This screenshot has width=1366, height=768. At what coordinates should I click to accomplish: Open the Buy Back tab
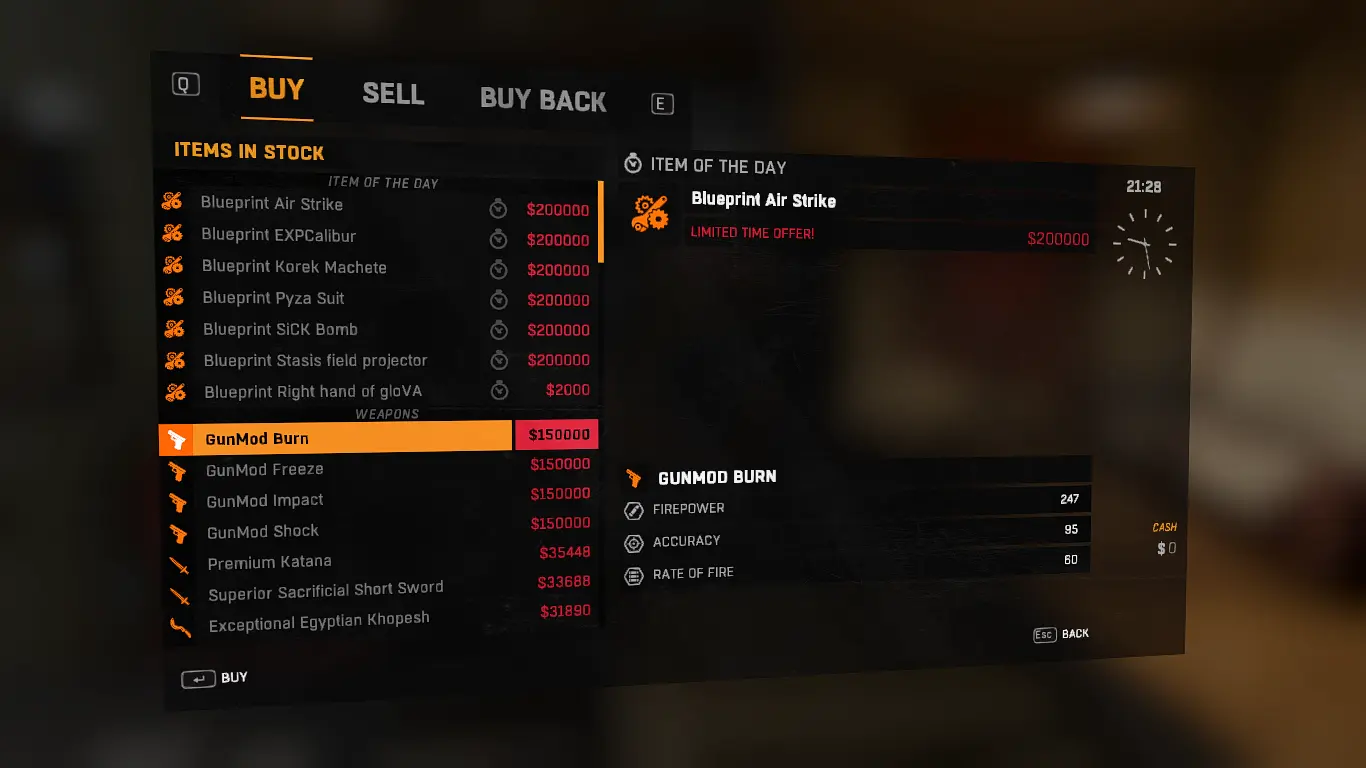543,100
